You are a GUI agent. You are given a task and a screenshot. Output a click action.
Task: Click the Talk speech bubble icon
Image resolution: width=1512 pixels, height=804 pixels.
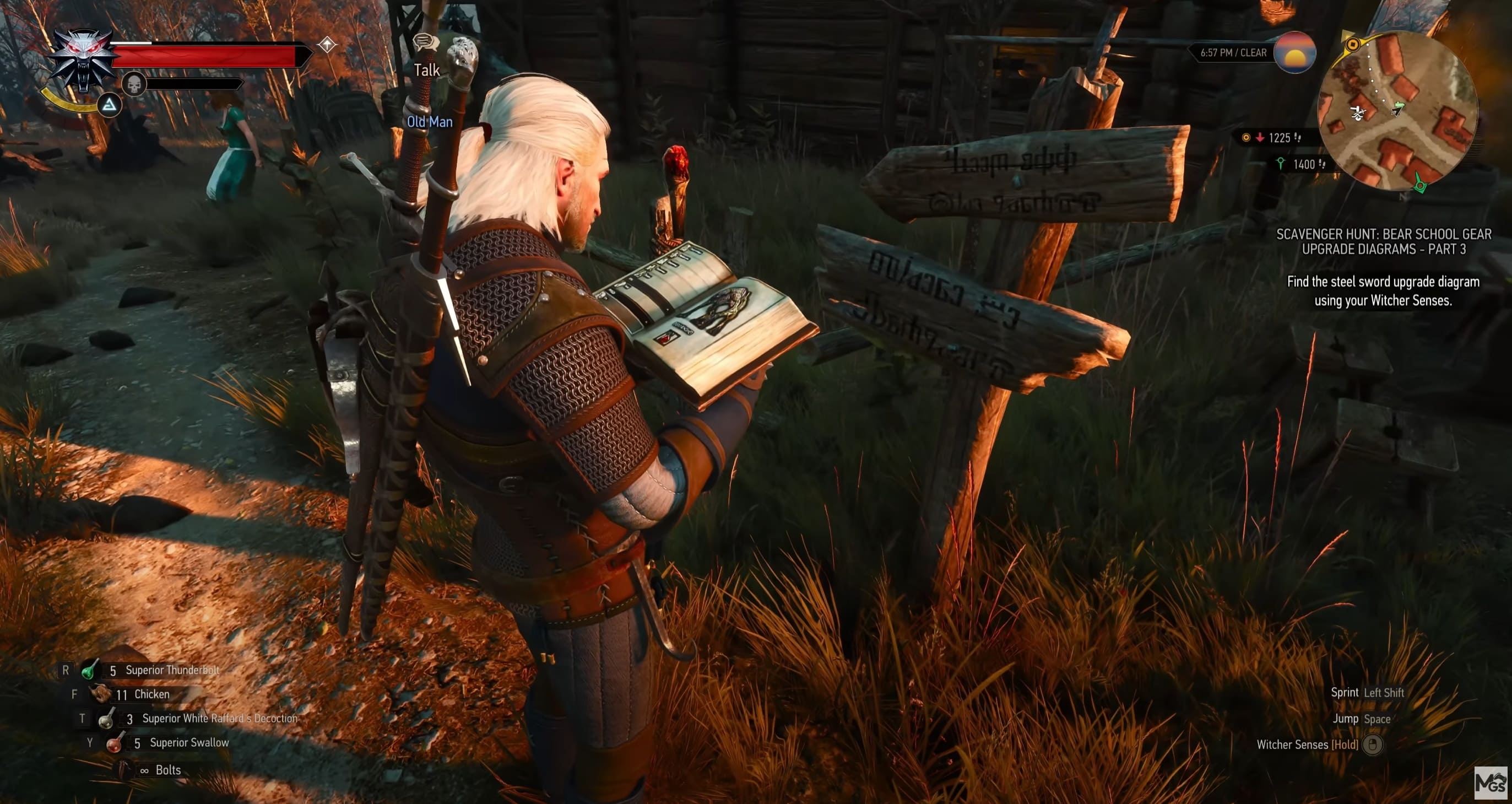click(x=427, y=43)
